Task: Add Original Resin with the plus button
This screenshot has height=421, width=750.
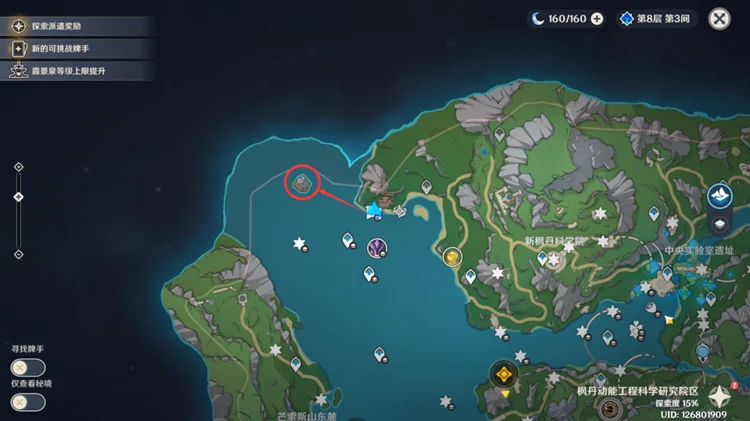Action: point(597,18)
